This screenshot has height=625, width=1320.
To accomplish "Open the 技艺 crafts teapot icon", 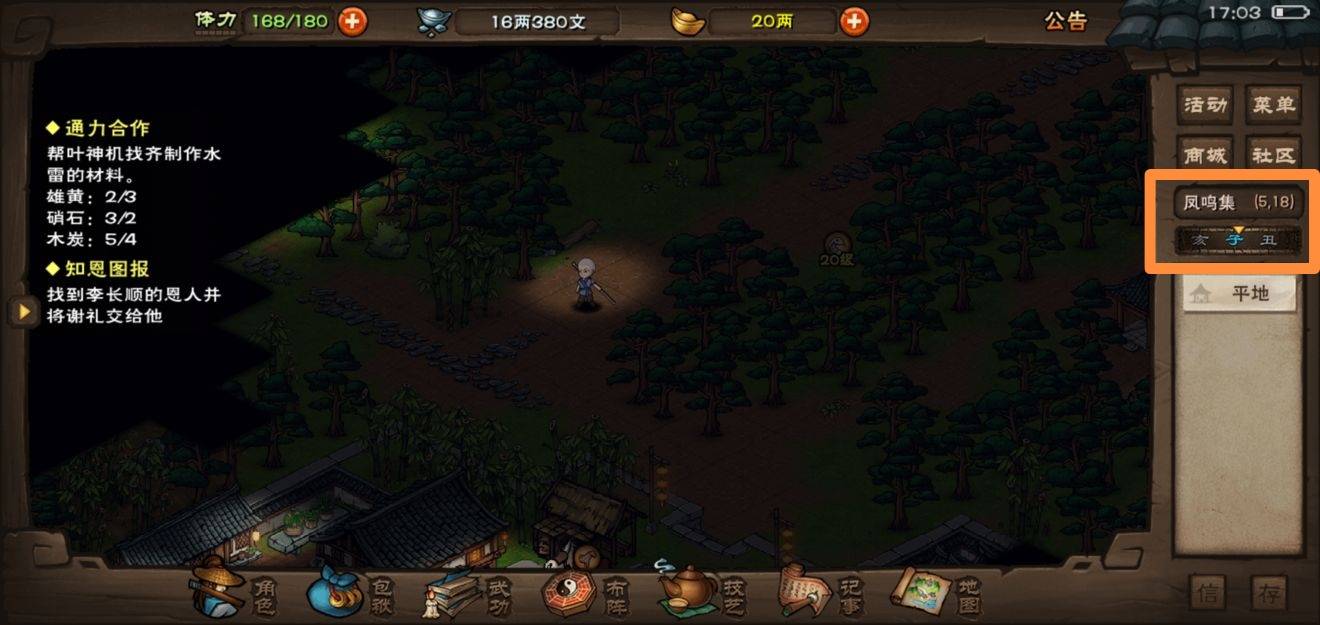I will pyautogui.click(x=704, y=592).
